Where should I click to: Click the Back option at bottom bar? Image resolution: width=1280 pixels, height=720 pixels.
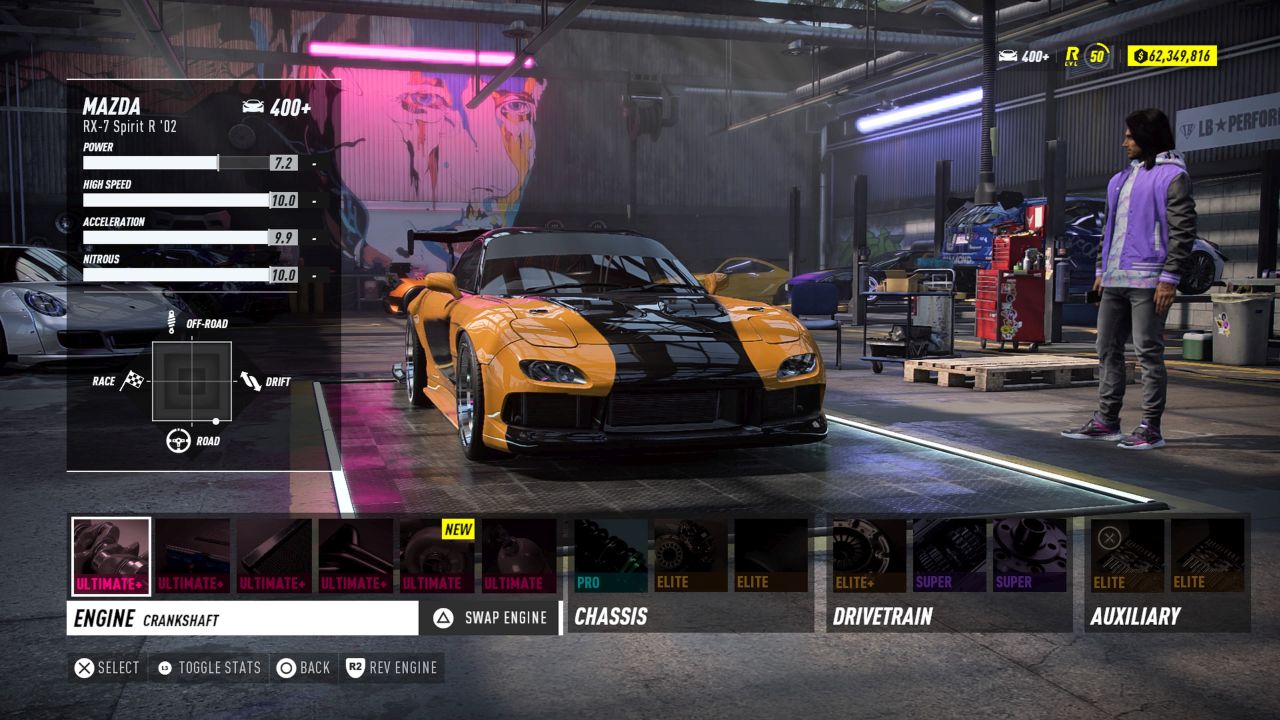(303, 667)
